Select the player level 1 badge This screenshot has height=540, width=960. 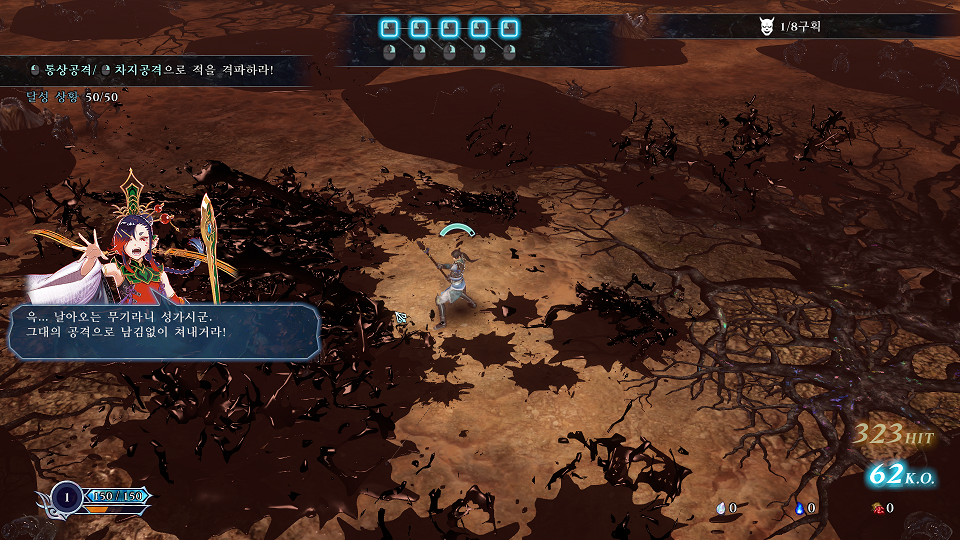coord(68,496)
